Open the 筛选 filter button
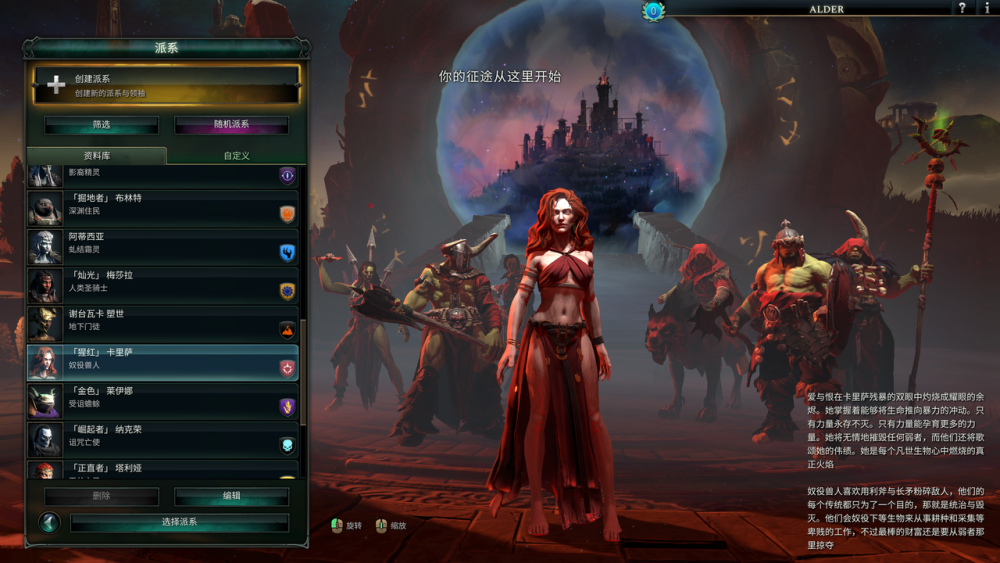Image resolution: width=1000 pixels, height=563 pixels. coord(101,125)
